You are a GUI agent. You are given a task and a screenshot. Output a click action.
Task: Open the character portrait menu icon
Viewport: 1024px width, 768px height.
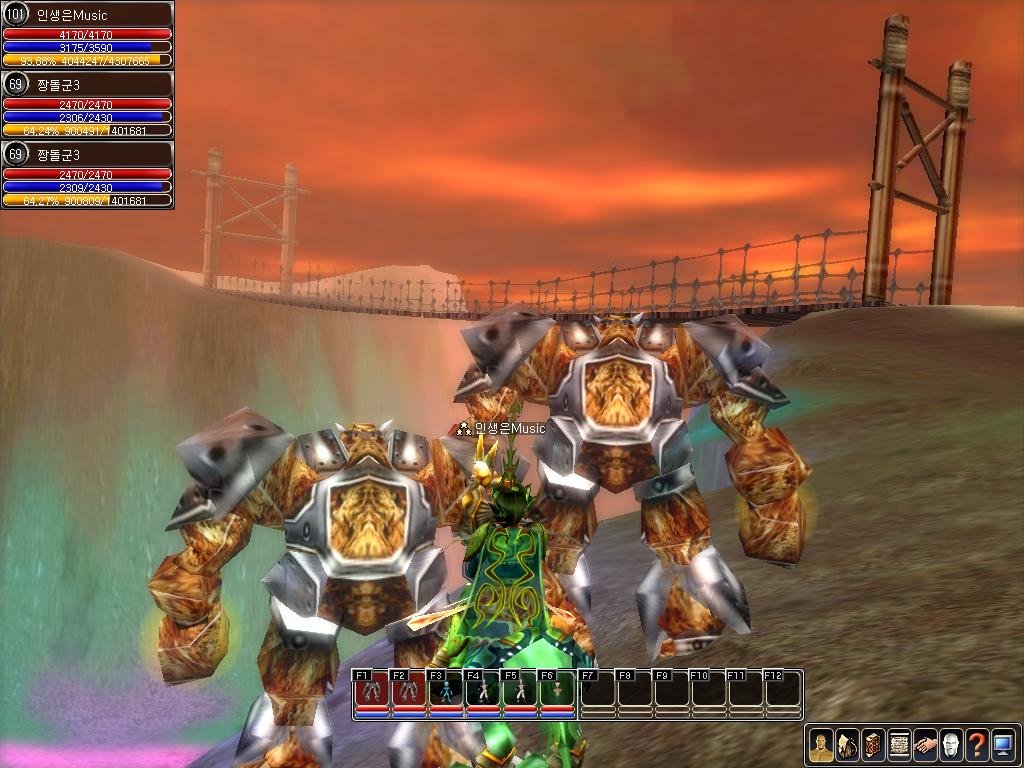(821, 745)
